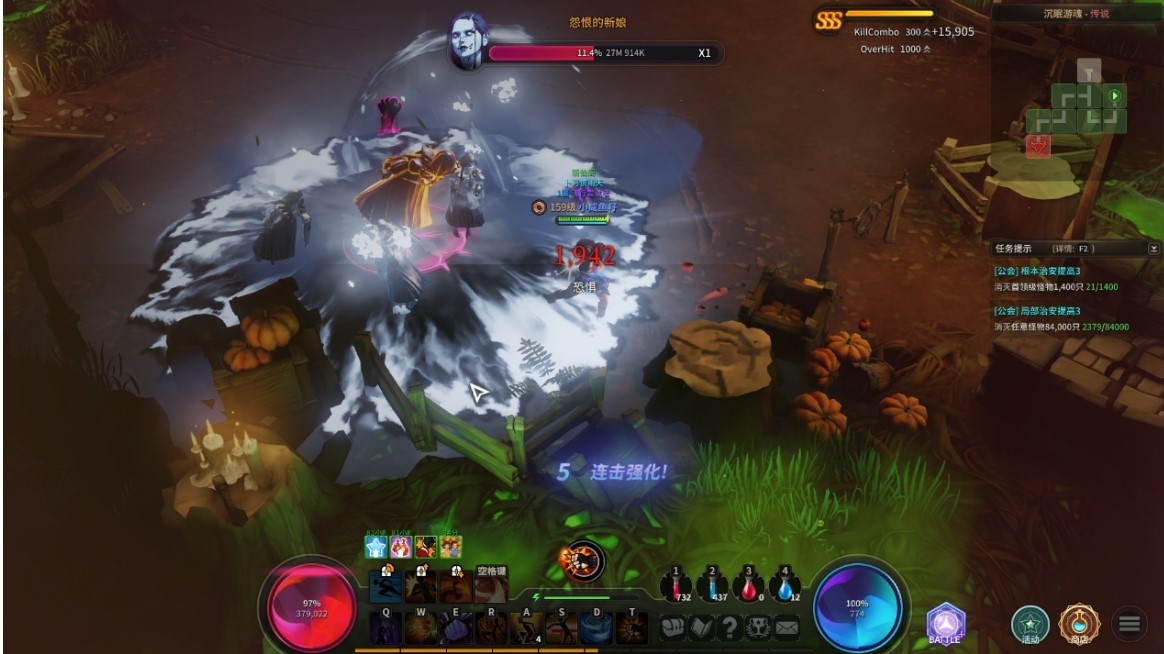Open the 活动 events button
Screen dimensions: 1164x654
(x=1030, y=623)
